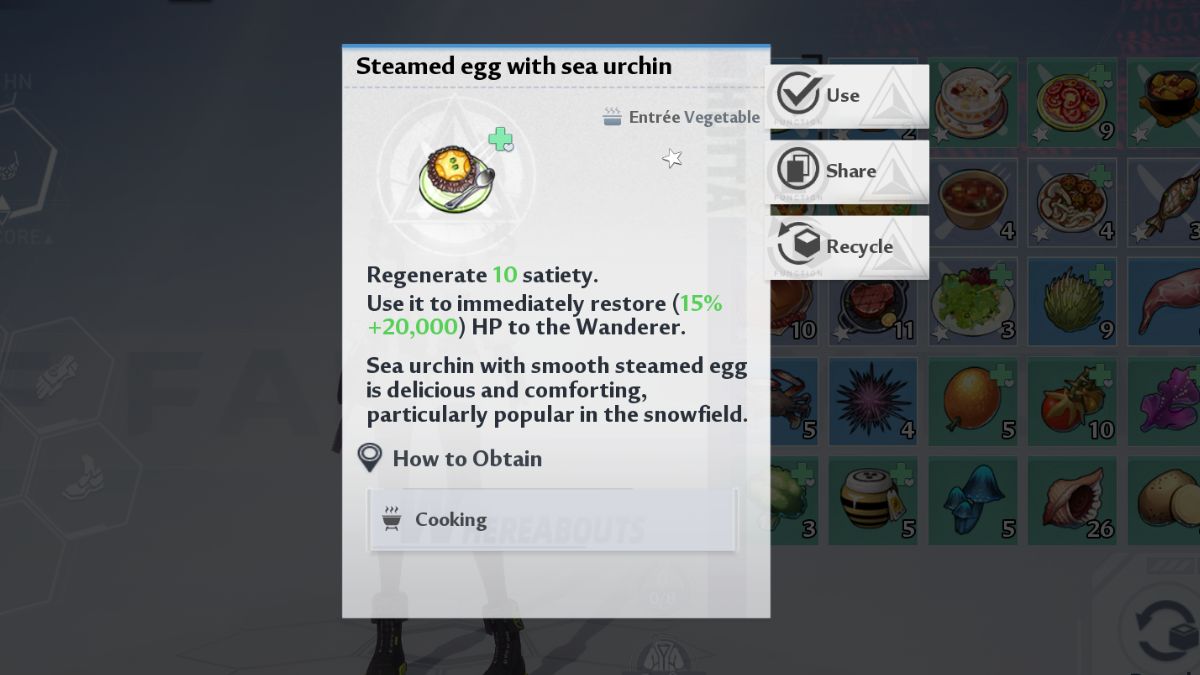Choose the conch shell slot
The width and height of the screenshot is (1200, 675).
[1072, 500]
